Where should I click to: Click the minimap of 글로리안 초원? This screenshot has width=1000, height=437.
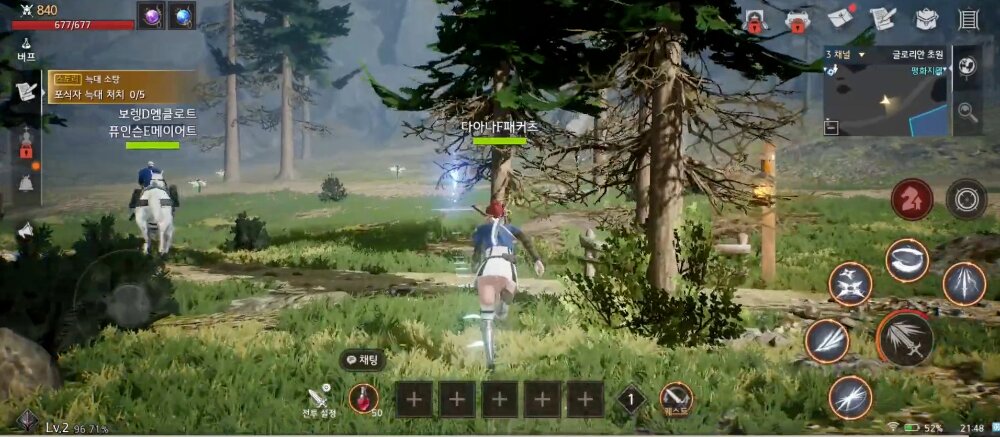tap(885, 100)
